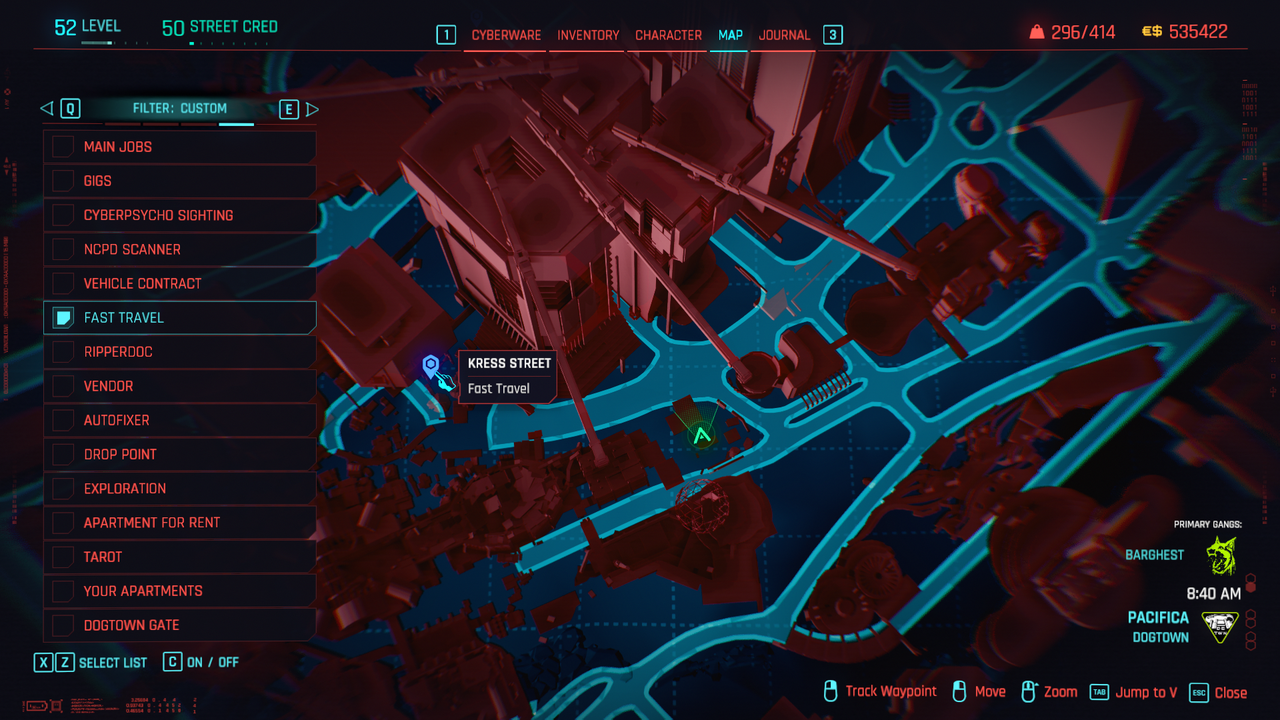Go to the Journal tab
The height and width of the screenshot is (720, 1280).
(x=784, y=35)
